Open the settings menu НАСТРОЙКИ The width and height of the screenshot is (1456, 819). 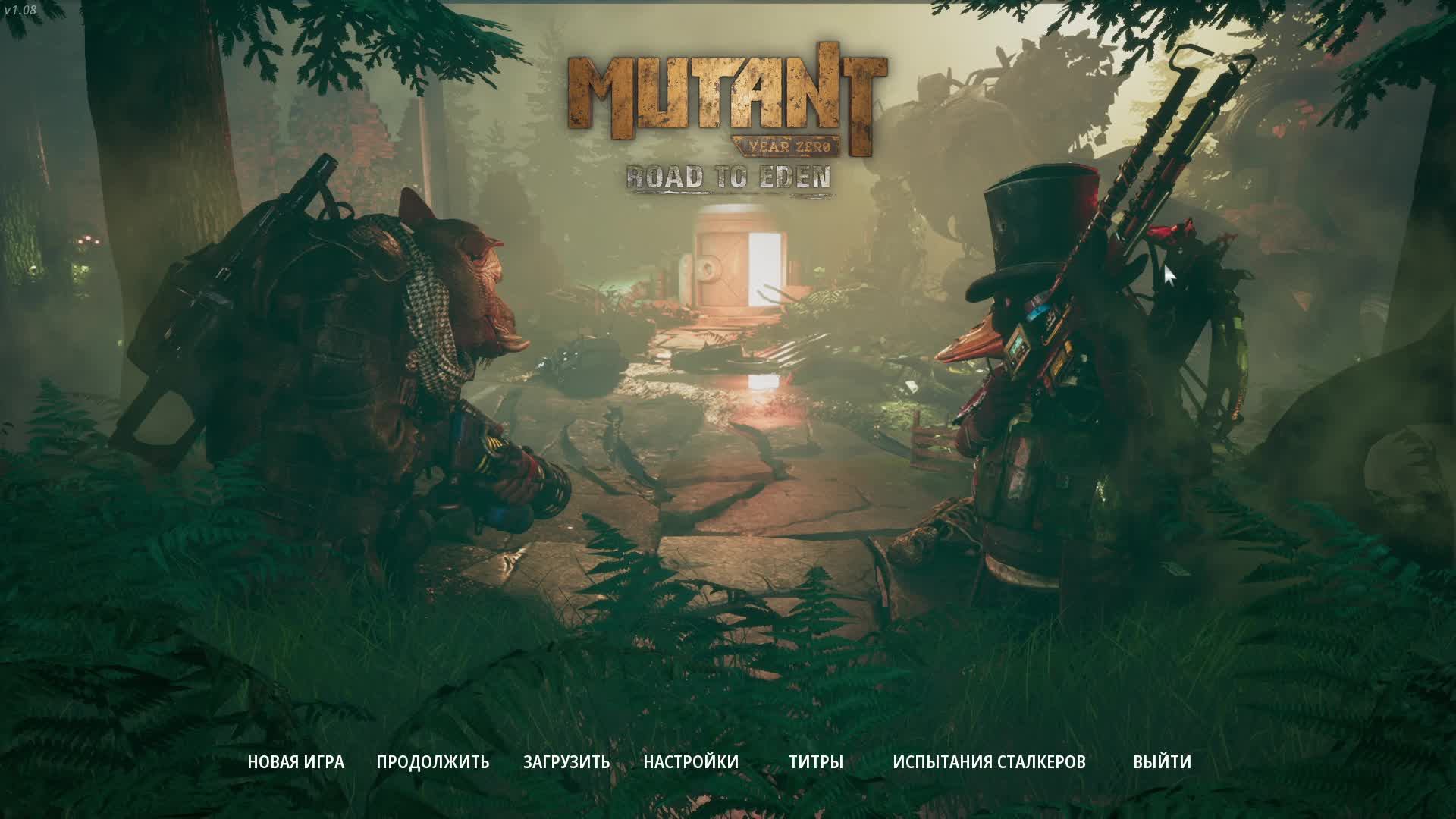point(690,762)
